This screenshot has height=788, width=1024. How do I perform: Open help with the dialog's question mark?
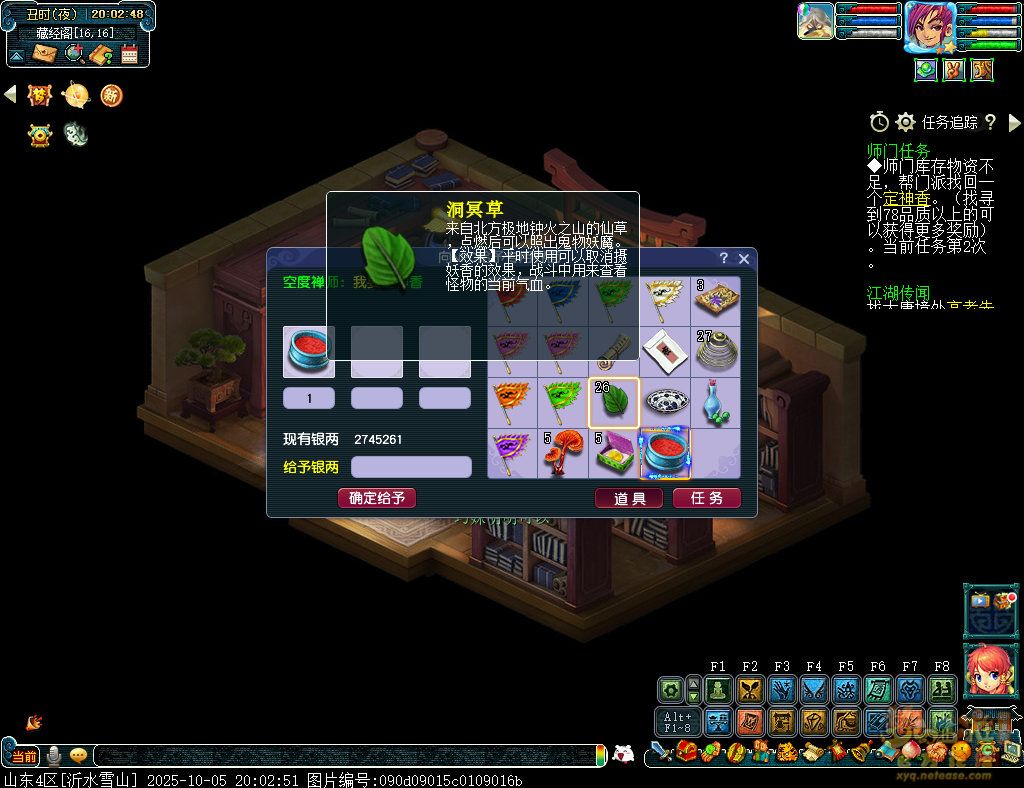pos(724,258)
